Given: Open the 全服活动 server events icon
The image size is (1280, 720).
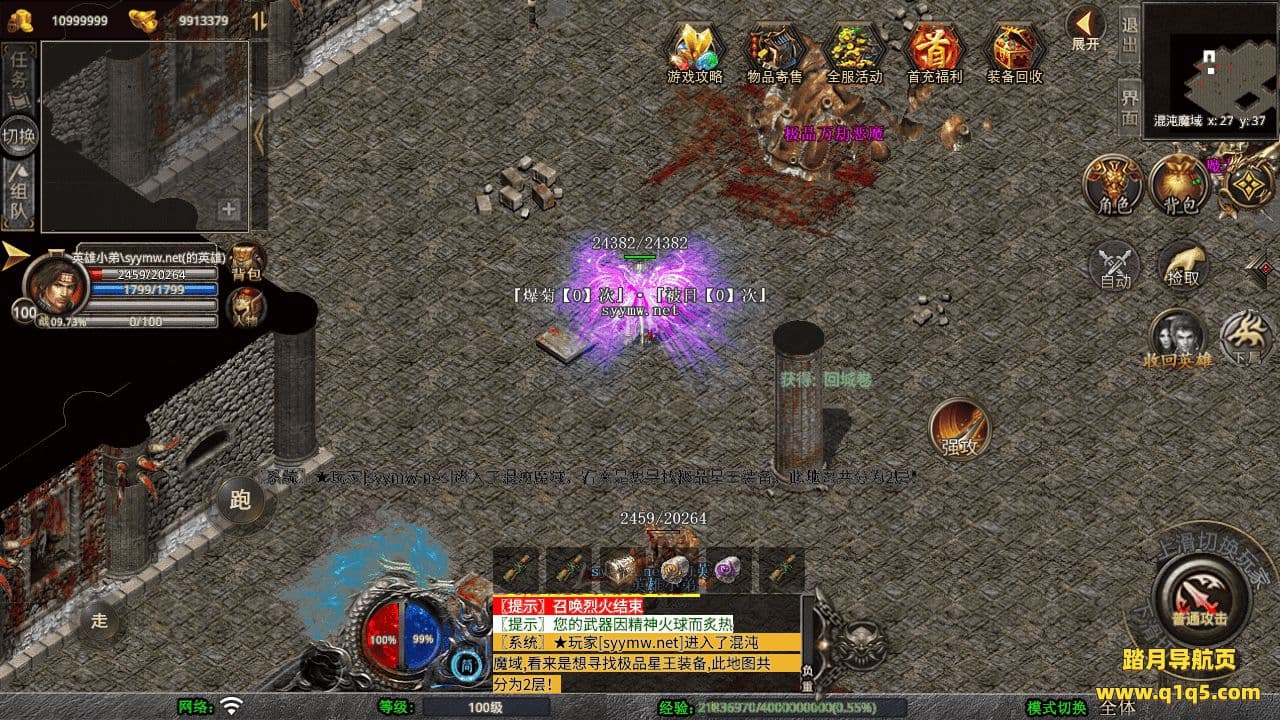Looking at the screenshot, I should coord(854,52).
